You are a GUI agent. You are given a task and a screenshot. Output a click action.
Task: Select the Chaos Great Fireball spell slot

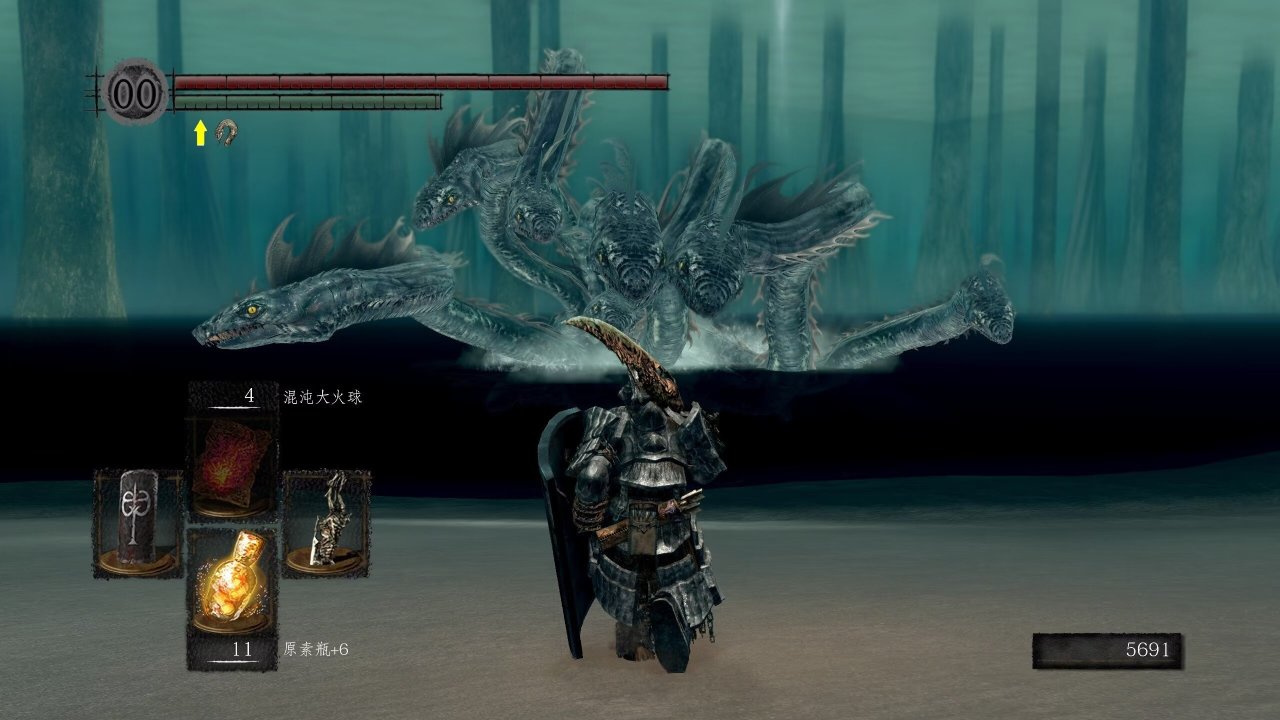click(233, 466)
